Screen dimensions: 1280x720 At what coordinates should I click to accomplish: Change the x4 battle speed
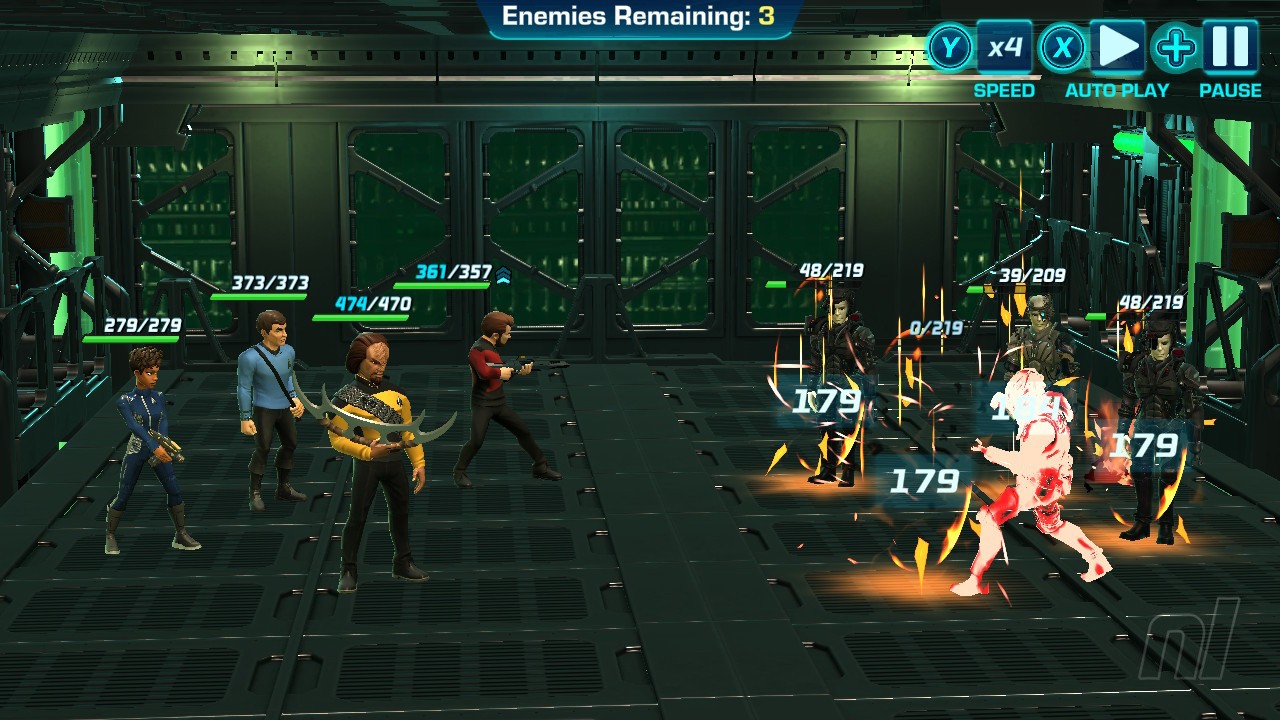pos(1004,47)
